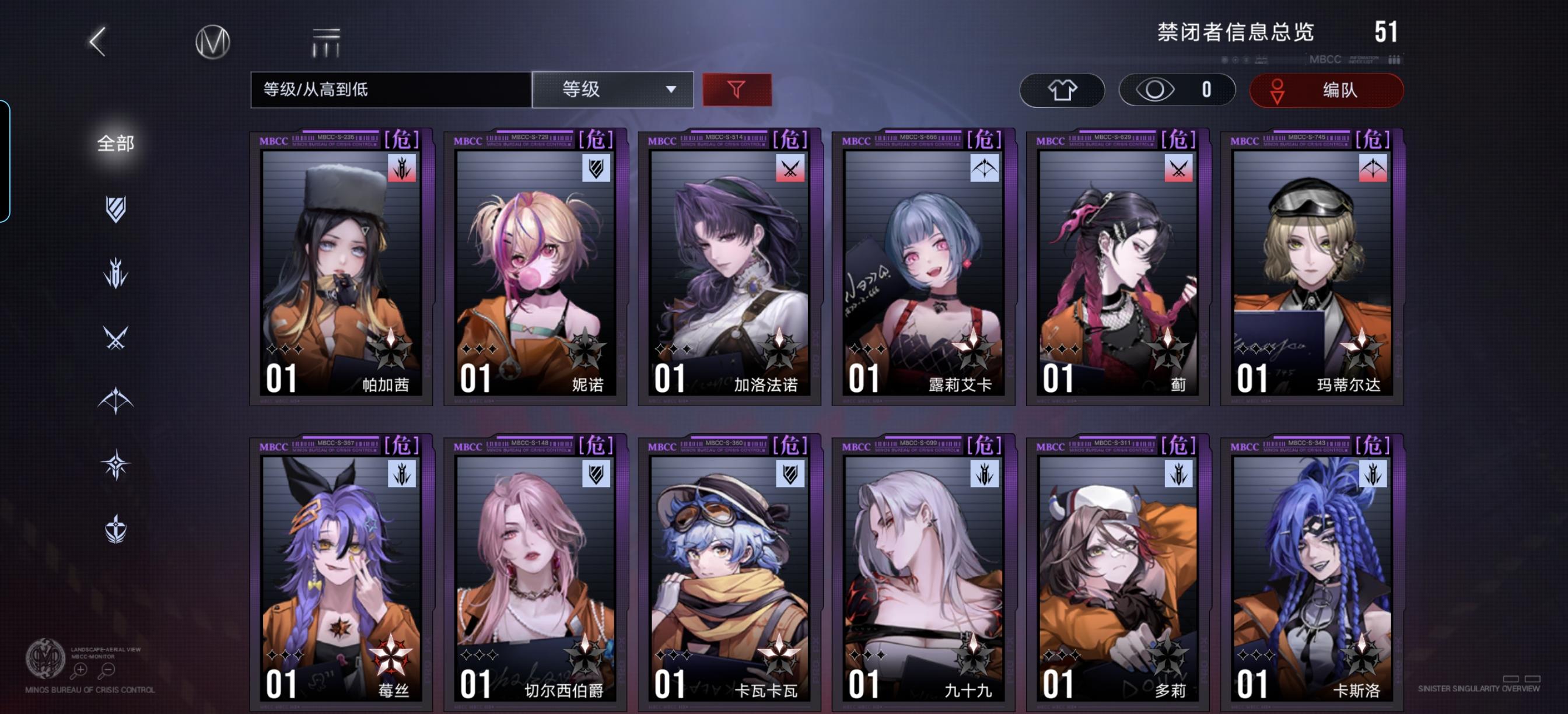The height and width of the screenshot is (714, 1568).
Task: Open the outfit wardrobe shirt icon
Action: (x=1062, y=89)
